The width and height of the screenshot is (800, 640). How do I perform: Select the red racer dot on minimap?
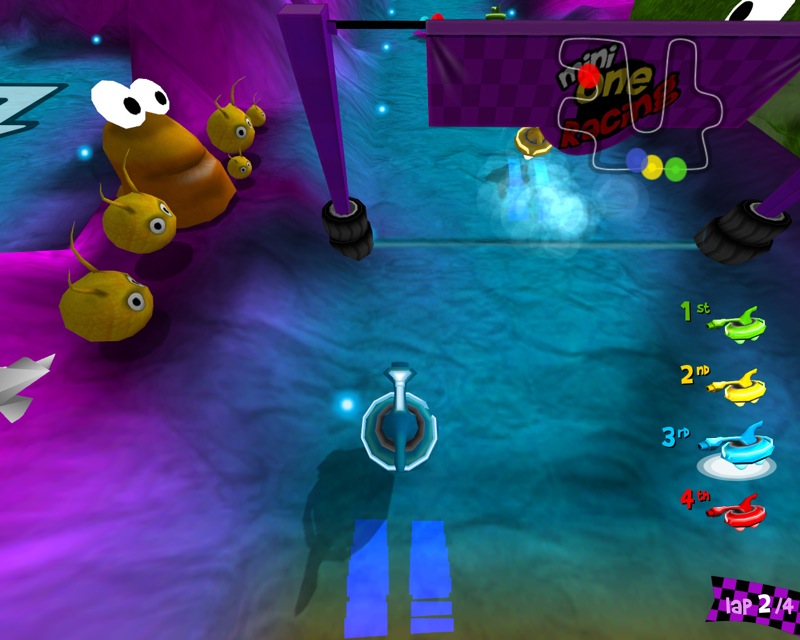tap(590, 75)
